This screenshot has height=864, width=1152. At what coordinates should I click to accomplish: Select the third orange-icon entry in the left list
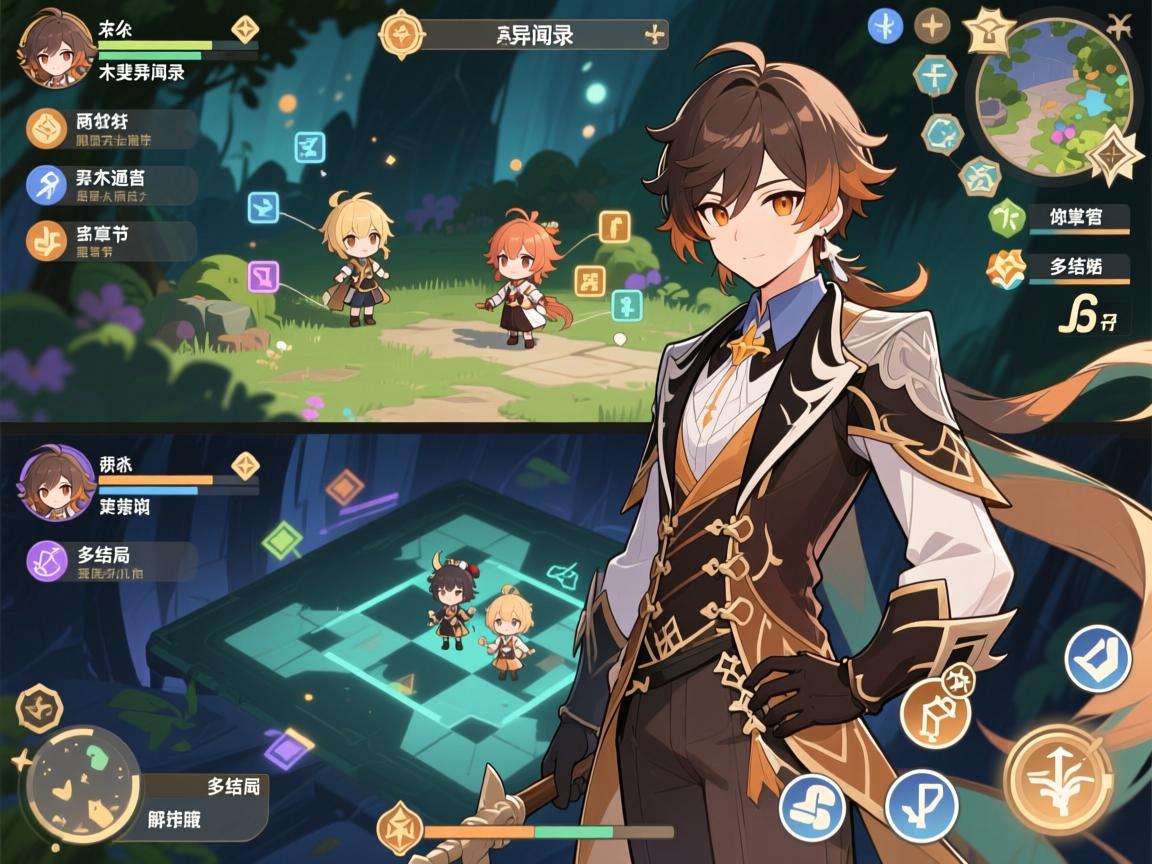point(46,240)
